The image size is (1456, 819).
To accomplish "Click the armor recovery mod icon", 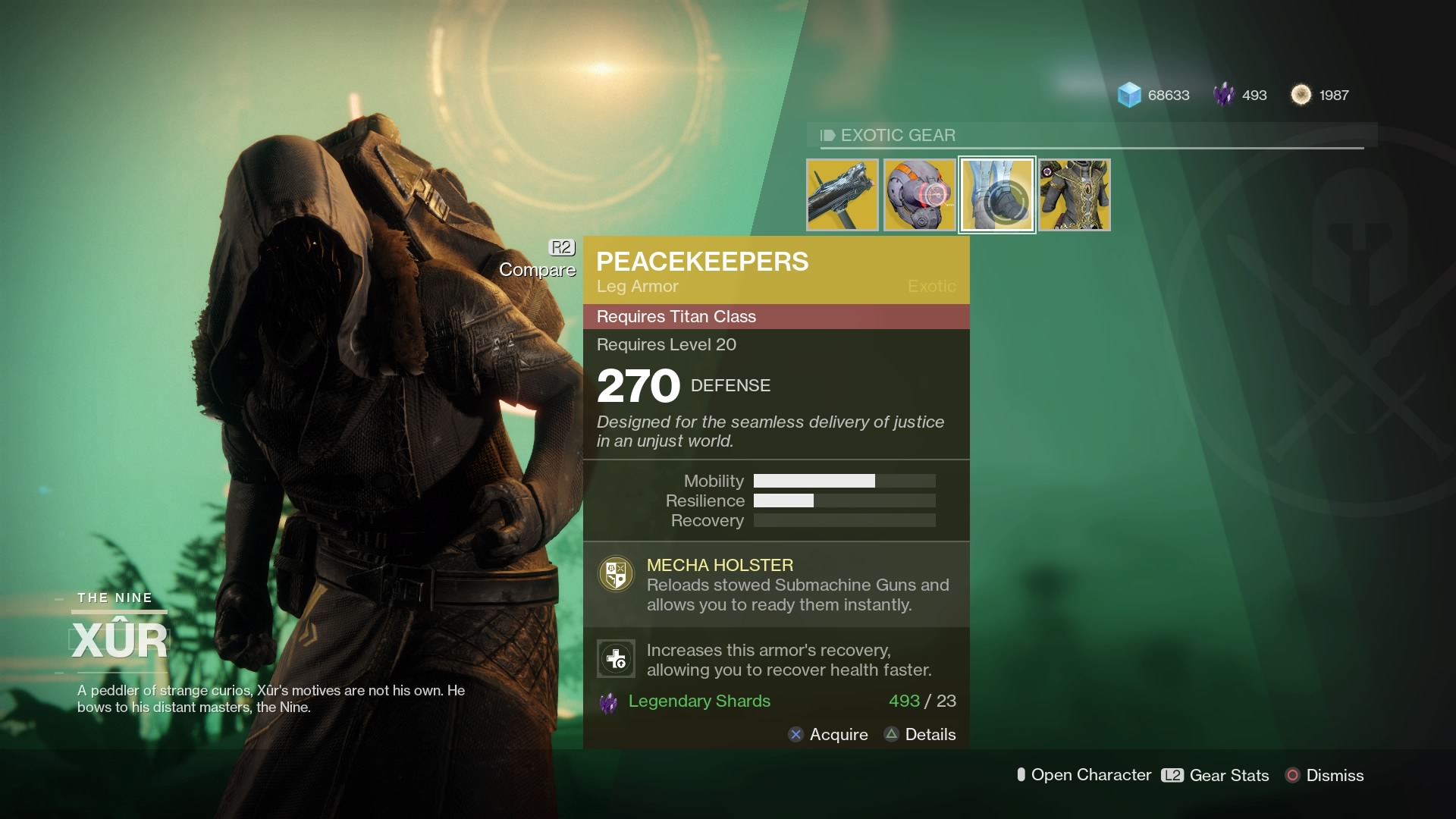I will [x=617, y=658].
